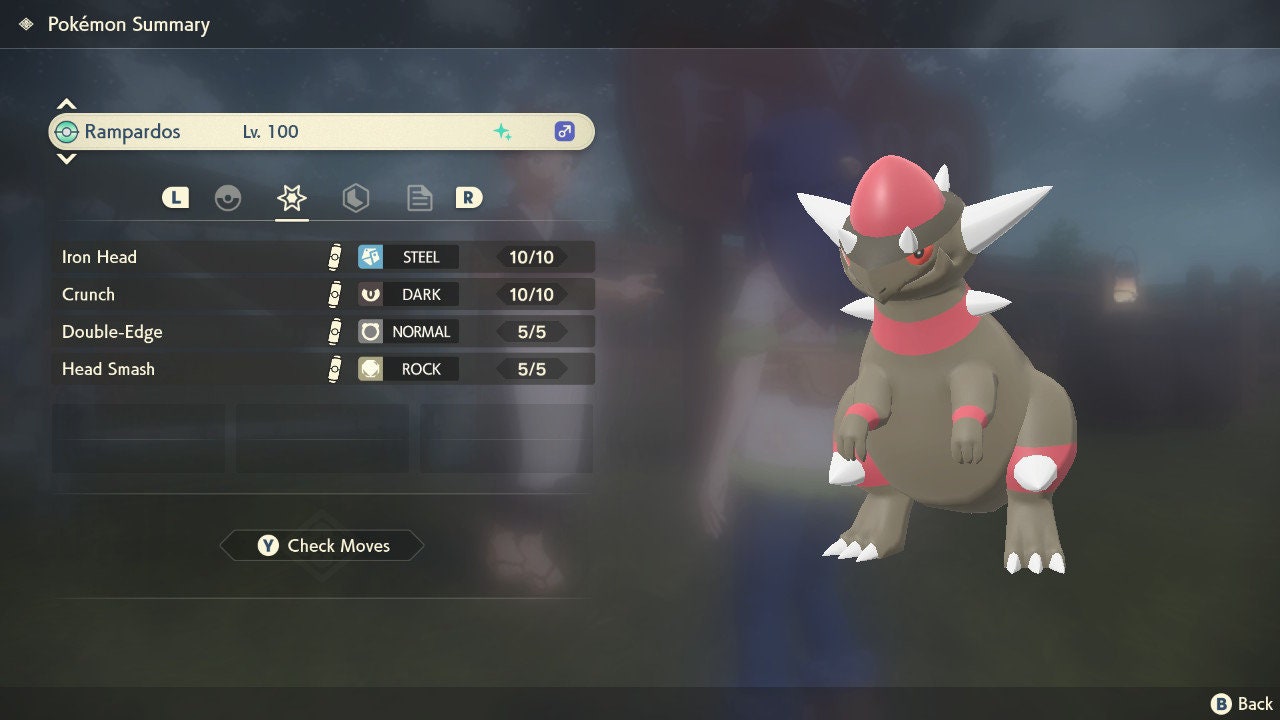Open the document notes tab
This screenshot has height=720, width=1280.
419,198
